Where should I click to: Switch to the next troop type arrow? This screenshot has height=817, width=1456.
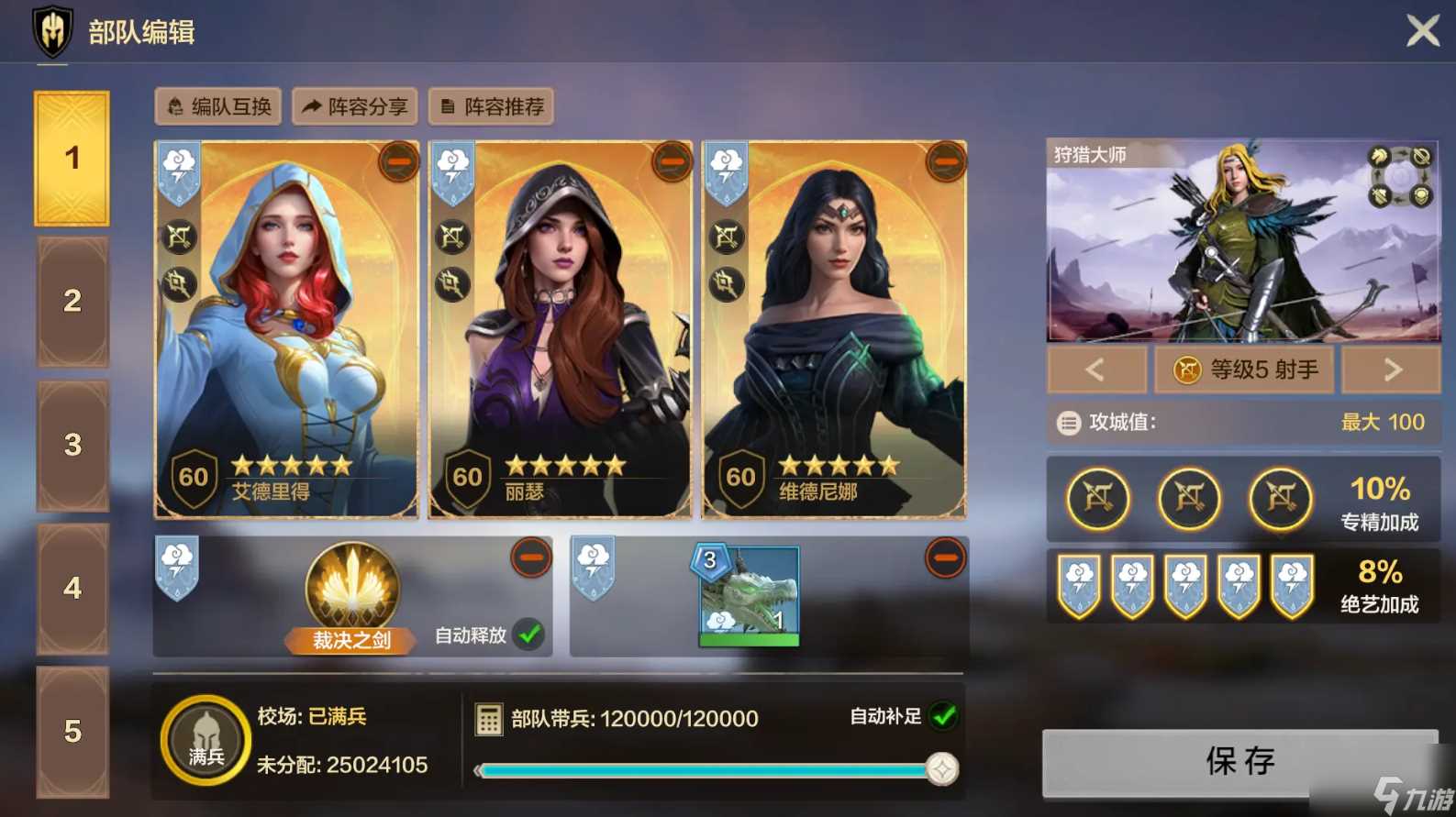pyautogui.click(x=1391, y=370)
